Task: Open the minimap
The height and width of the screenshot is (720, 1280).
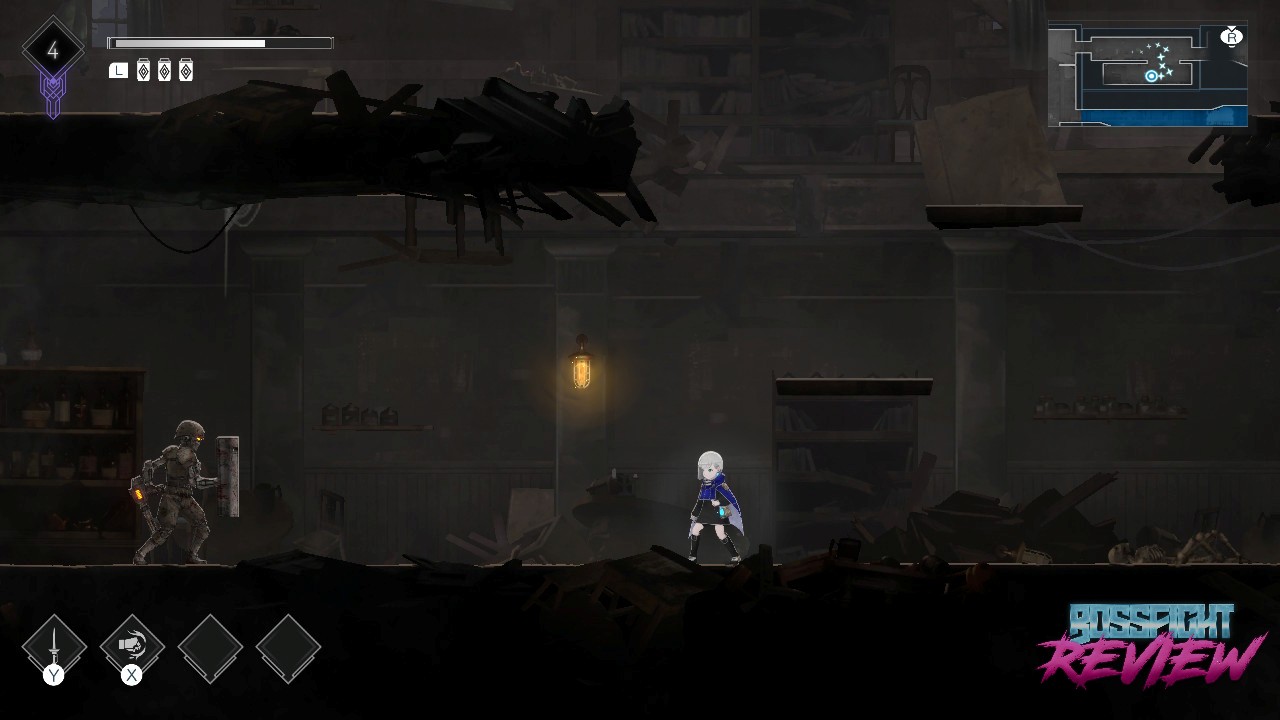Action: pyautogui.click(x=1147, y=75)
